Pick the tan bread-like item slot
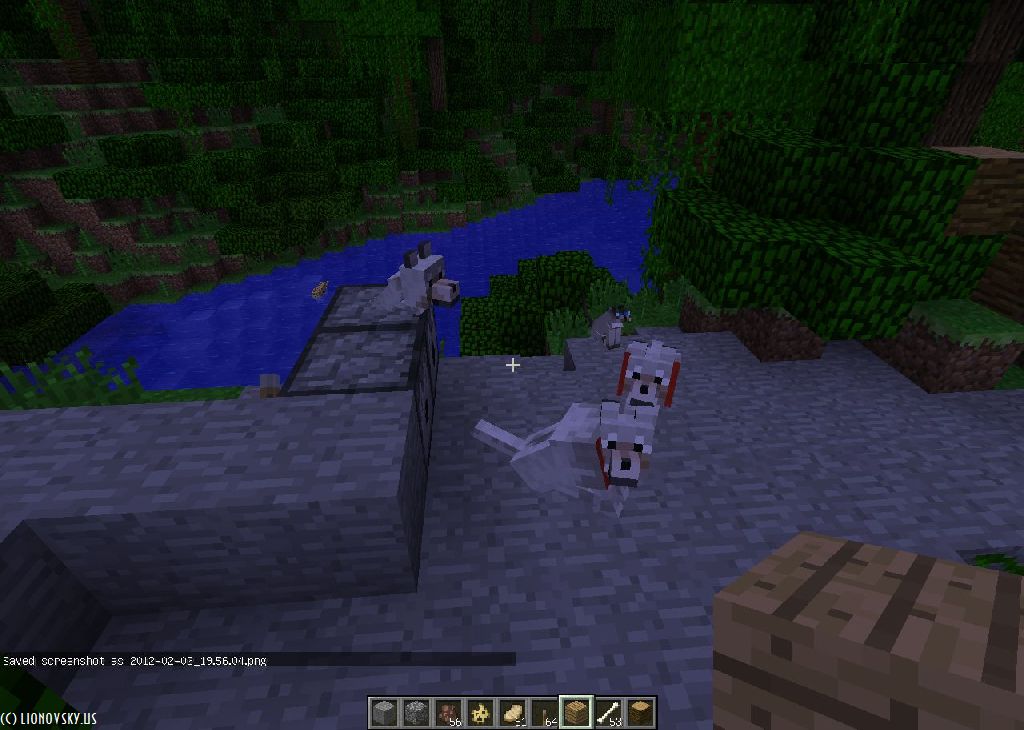1024x730 pixels. [512, 713]
